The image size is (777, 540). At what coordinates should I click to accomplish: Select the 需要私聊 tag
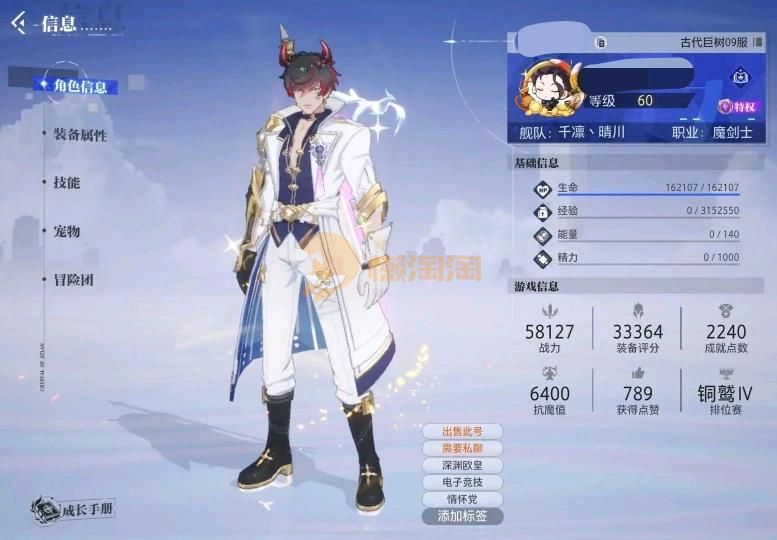(462, 449)
